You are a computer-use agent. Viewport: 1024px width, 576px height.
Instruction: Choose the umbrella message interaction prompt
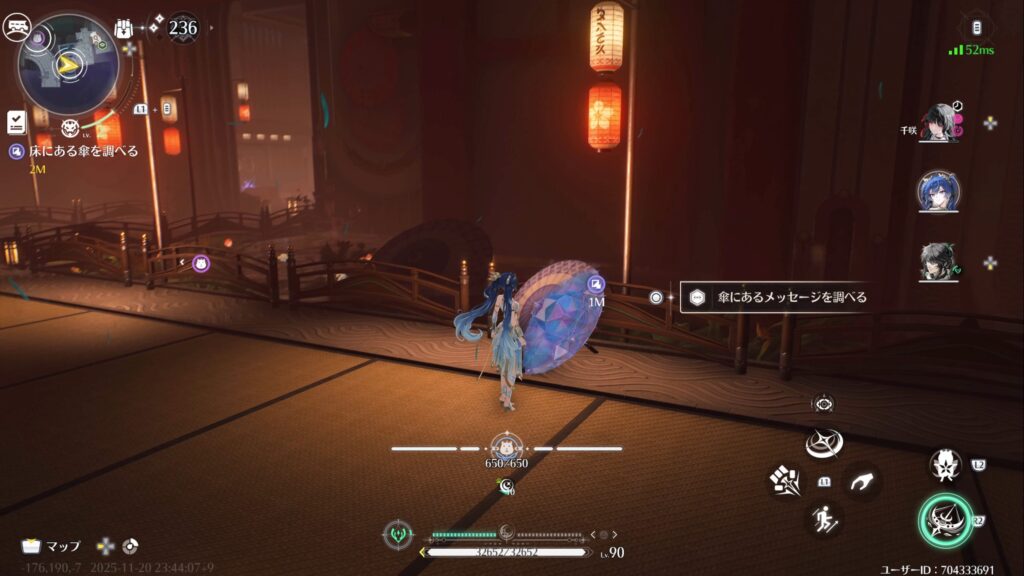click(776, 297)
